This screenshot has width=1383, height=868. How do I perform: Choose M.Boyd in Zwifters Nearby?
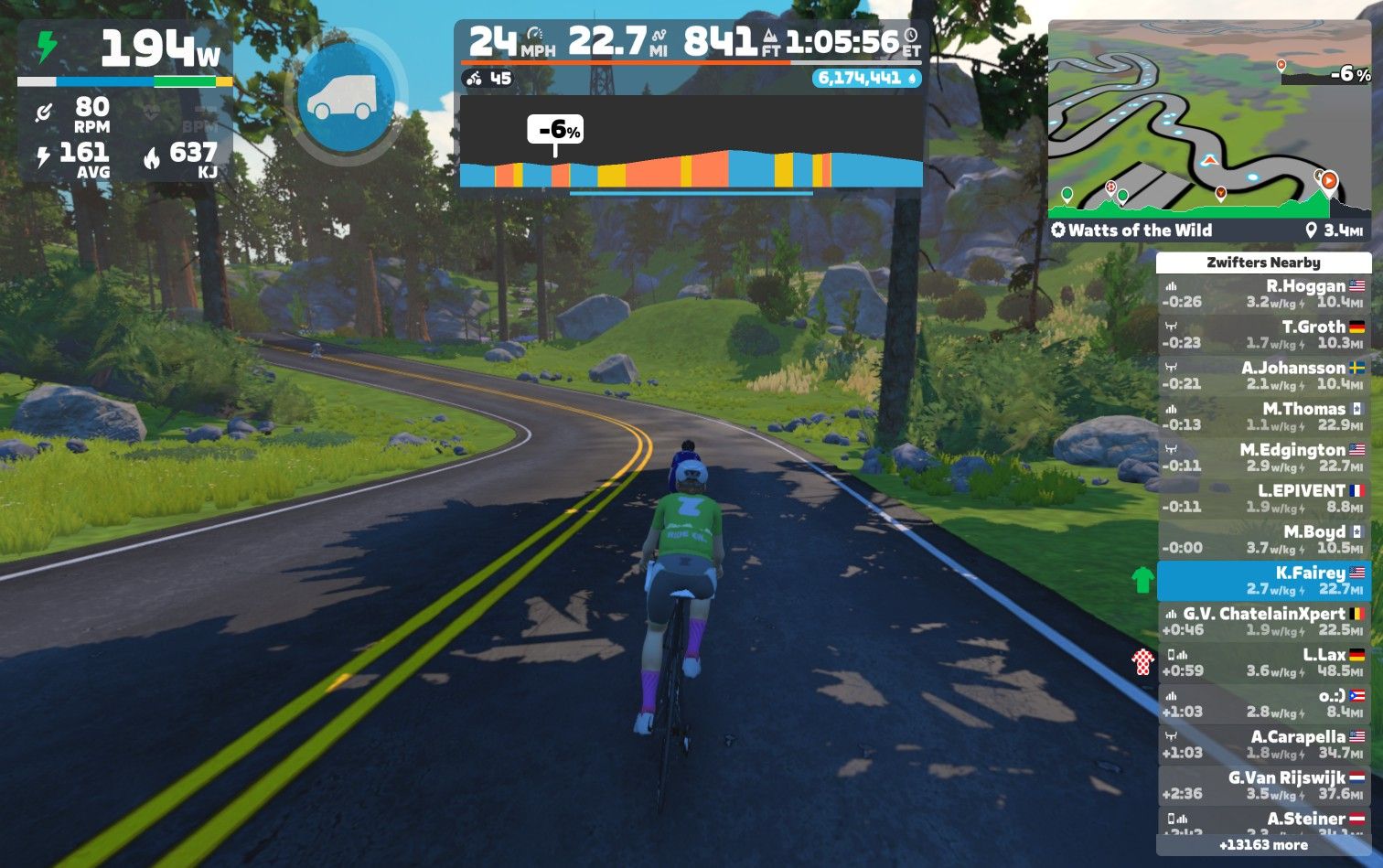click(x=1263, y=540)
